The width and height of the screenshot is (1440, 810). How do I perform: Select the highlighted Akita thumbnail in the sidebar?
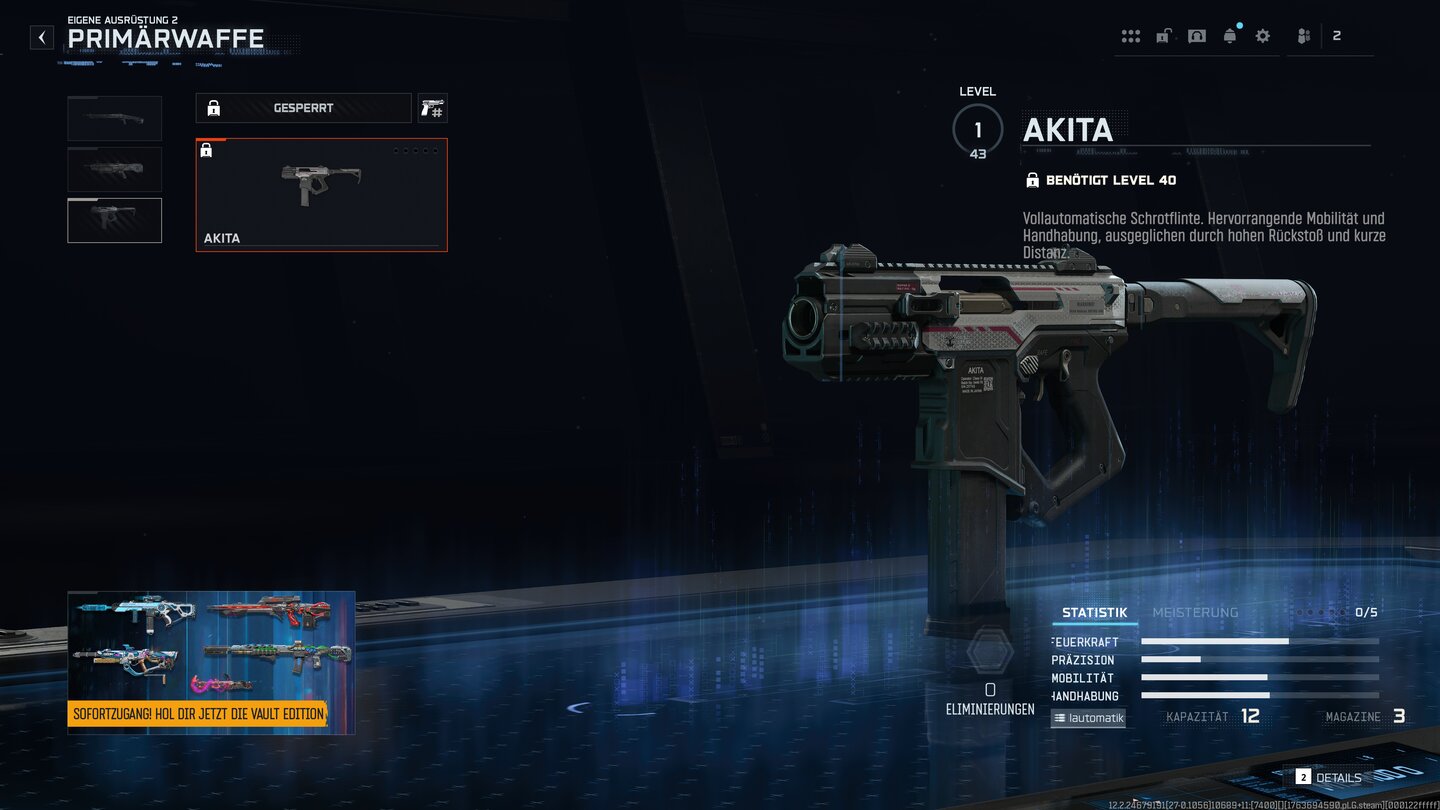[114, 220]
